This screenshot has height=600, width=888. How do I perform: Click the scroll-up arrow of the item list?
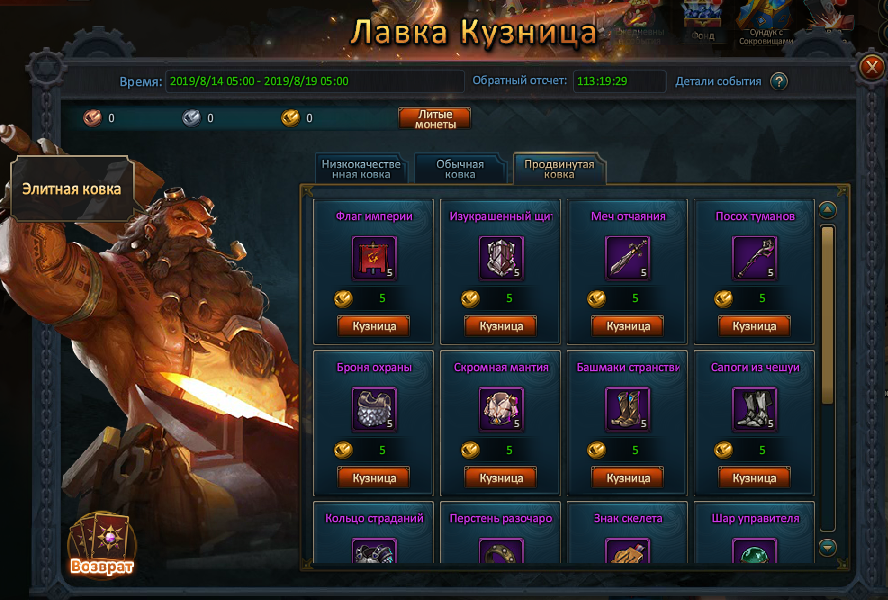coord(827,210)
